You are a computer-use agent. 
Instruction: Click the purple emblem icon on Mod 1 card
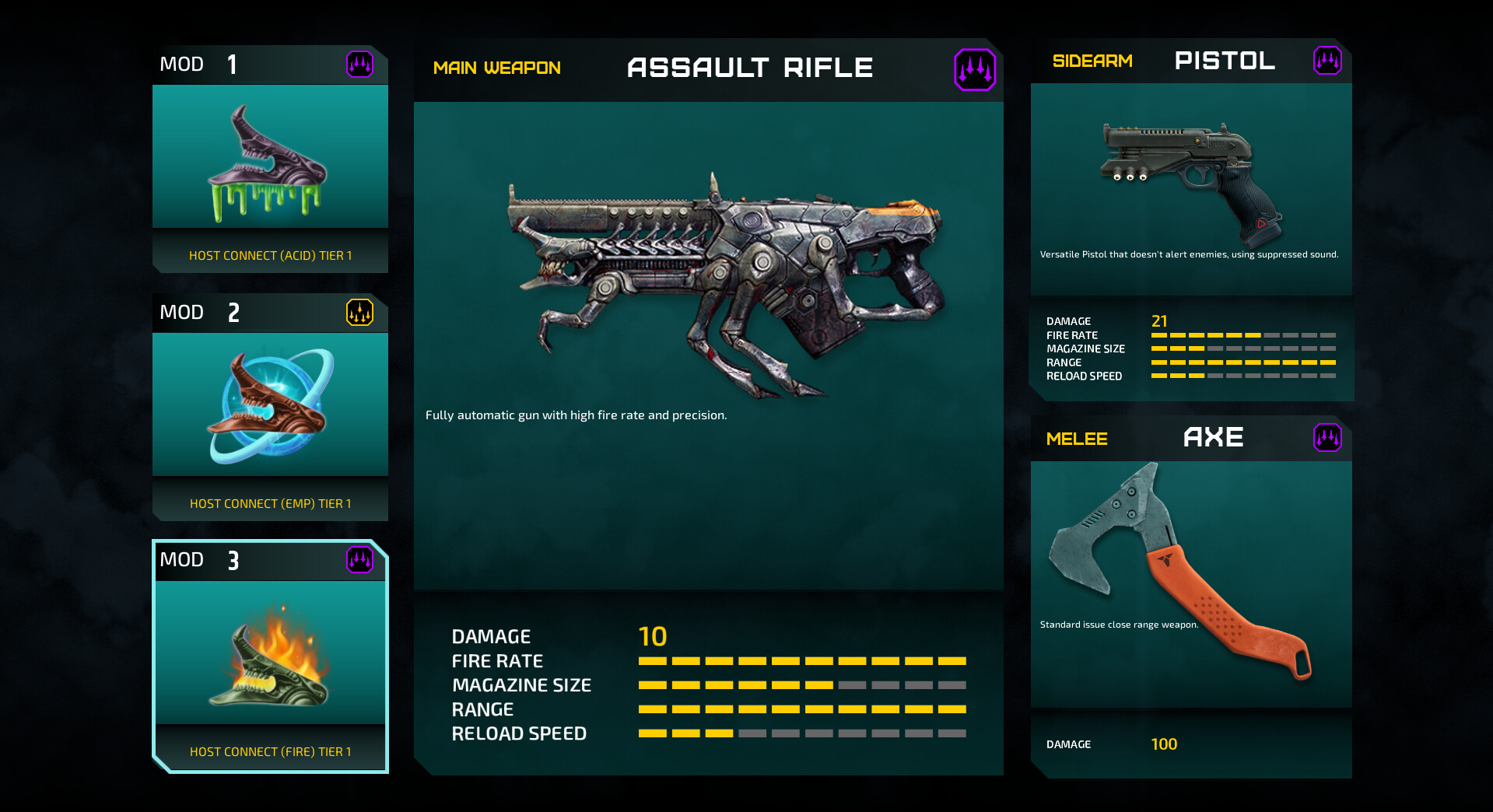[x=359, y=65]
